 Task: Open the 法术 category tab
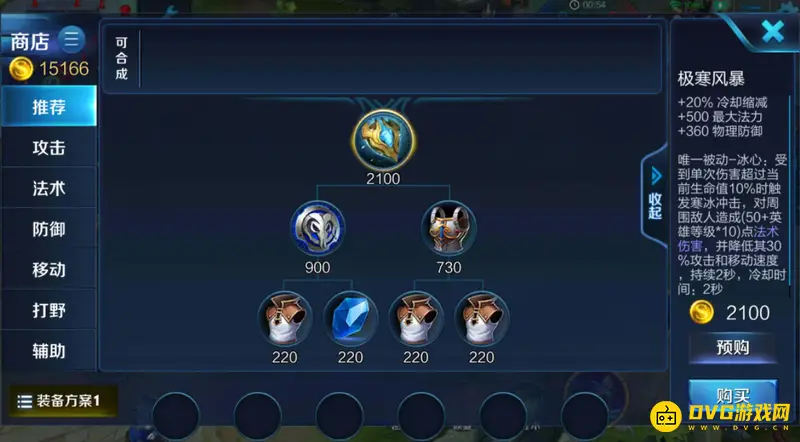[49, 188]
